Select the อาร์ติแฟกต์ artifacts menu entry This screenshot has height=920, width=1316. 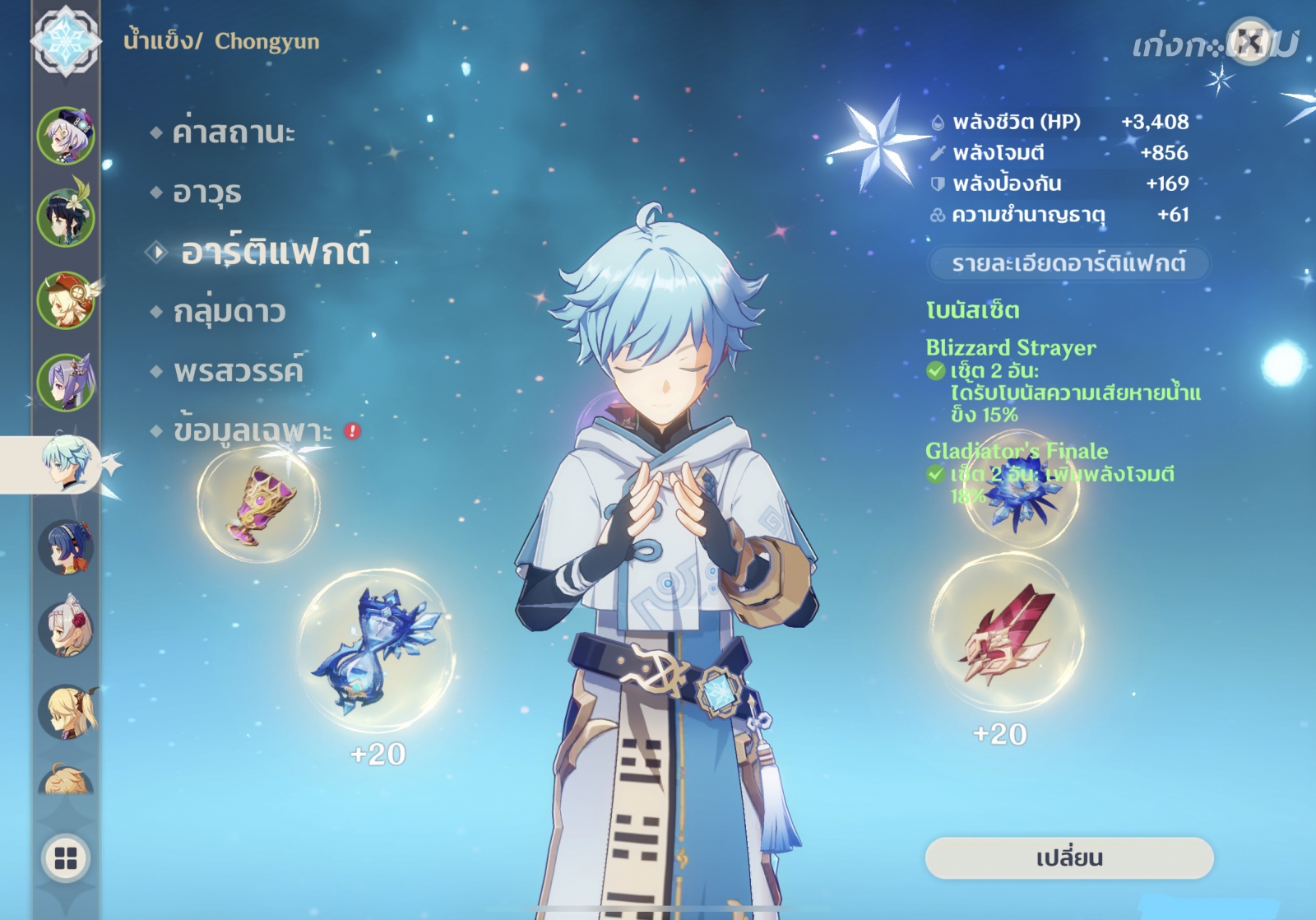[275, 252]
